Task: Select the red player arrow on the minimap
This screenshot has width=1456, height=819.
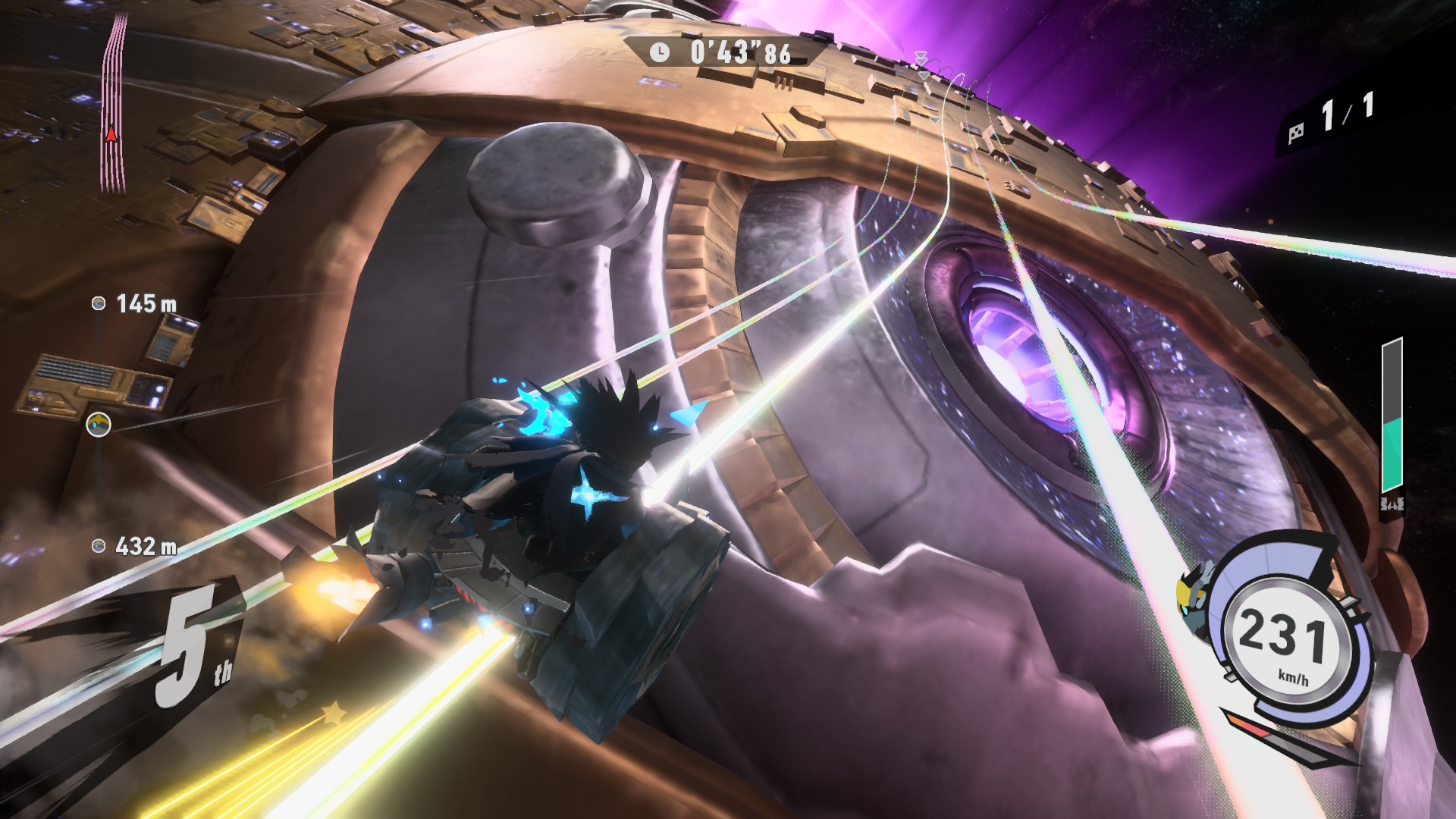Action: pyautogui.click(x=111, y=135)
